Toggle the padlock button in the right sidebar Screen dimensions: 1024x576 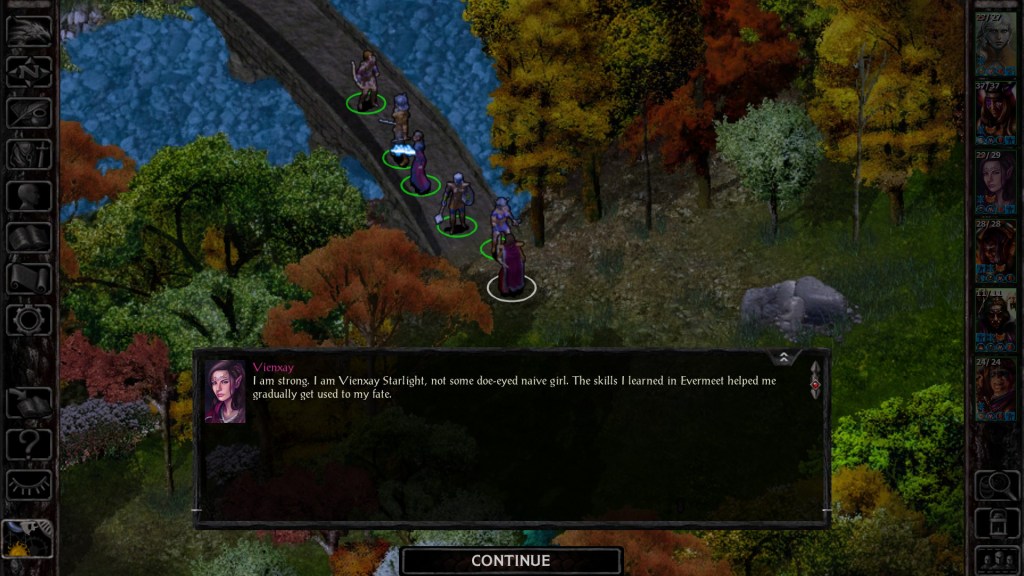[996, 523]
